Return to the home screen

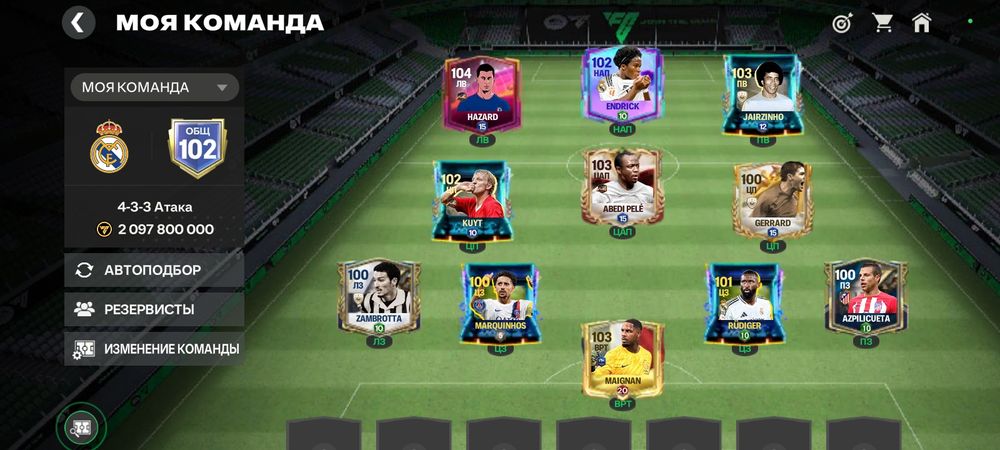click(921, 22)
